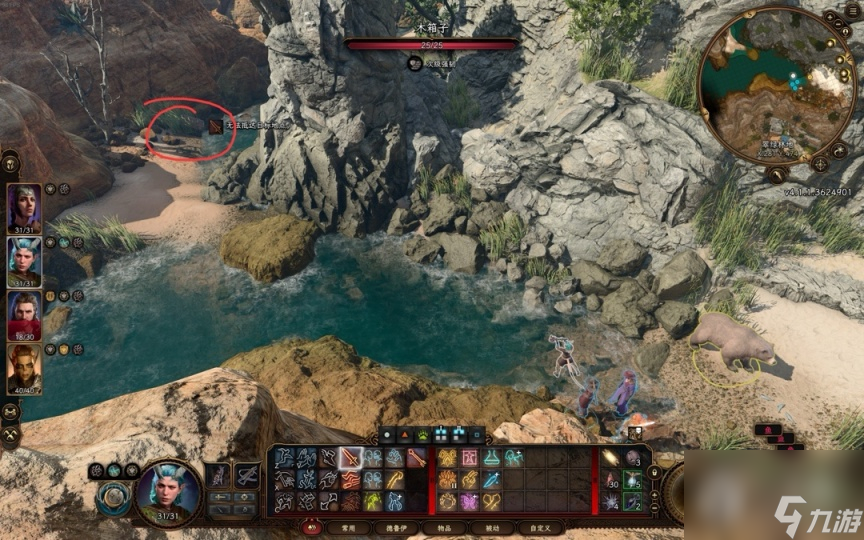Select the crossbow ranged weapon slot
The height and width of the screenshot is (540, 864).
click(247, 475)
